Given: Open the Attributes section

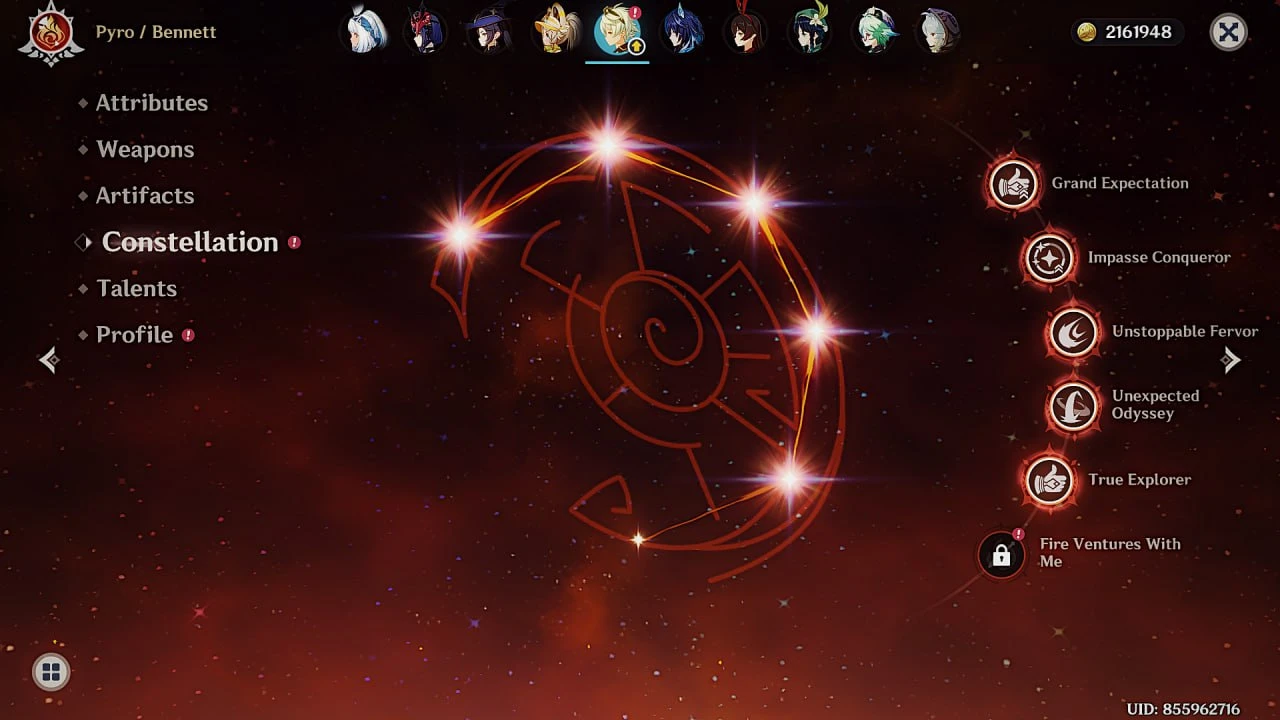Looking at the screenshot, I should (x=152, y=102).
